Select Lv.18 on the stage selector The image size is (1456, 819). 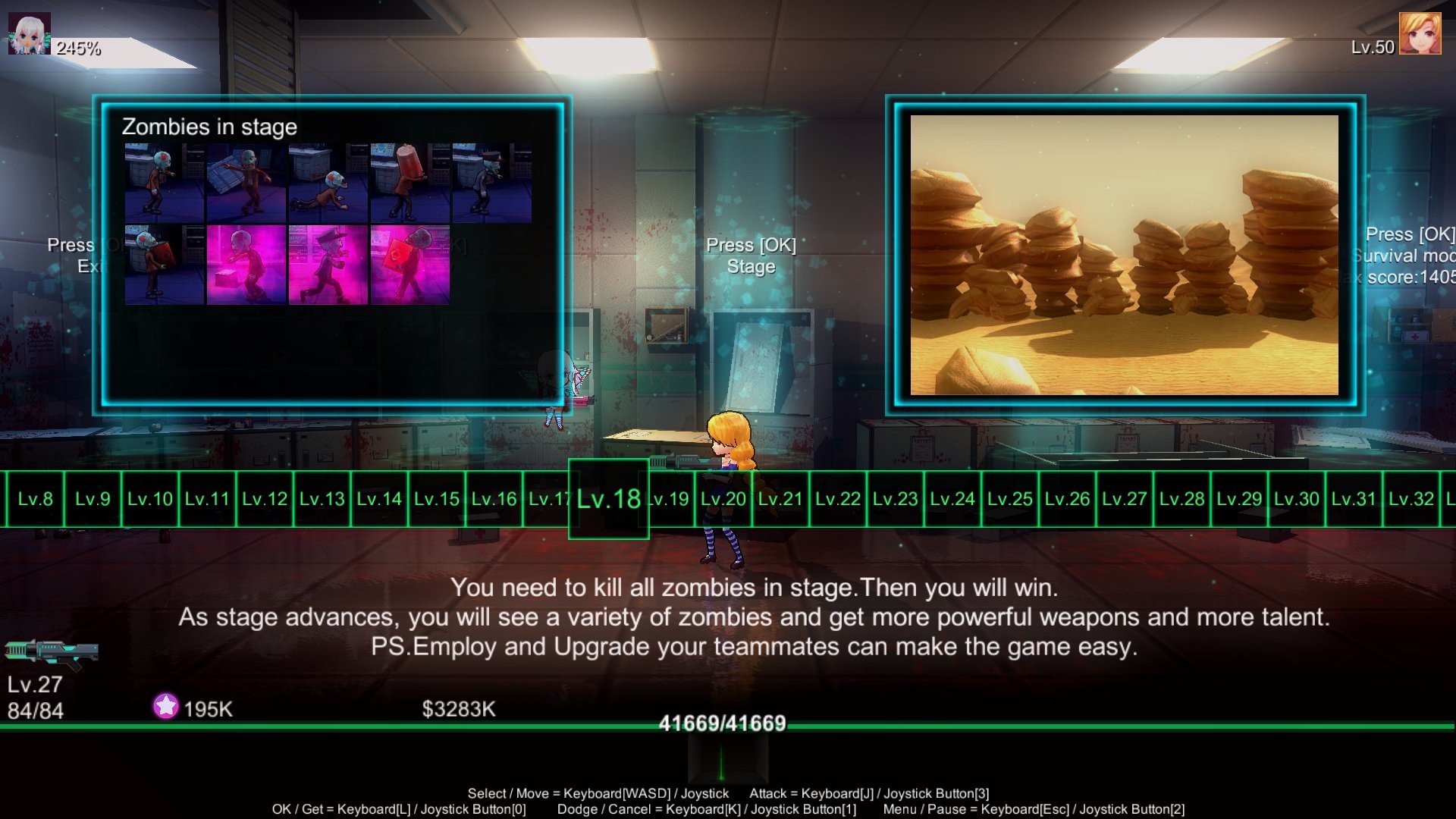(607, 499)
